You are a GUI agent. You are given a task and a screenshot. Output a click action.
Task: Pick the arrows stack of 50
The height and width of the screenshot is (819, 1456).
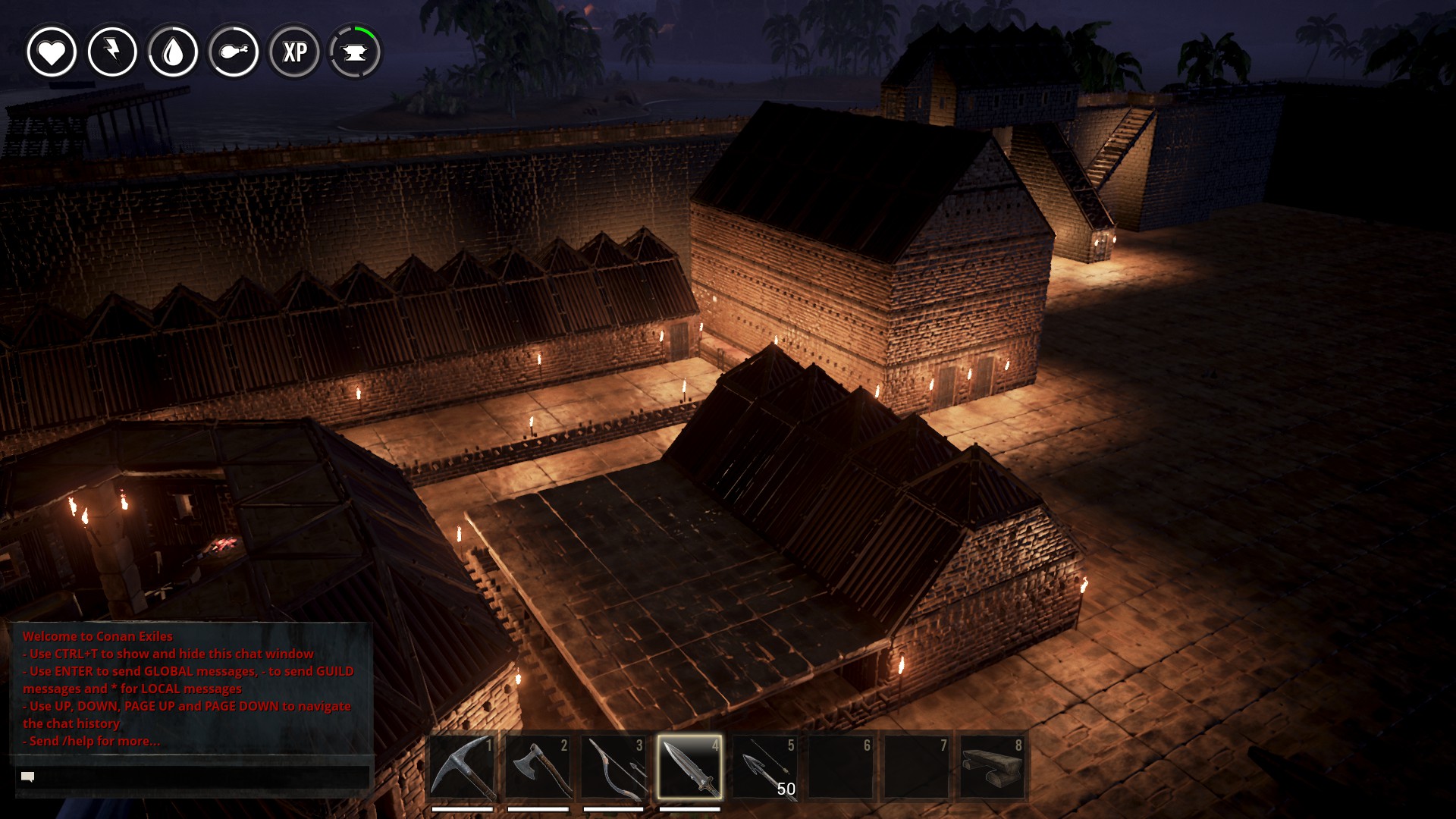coord(766,767)
